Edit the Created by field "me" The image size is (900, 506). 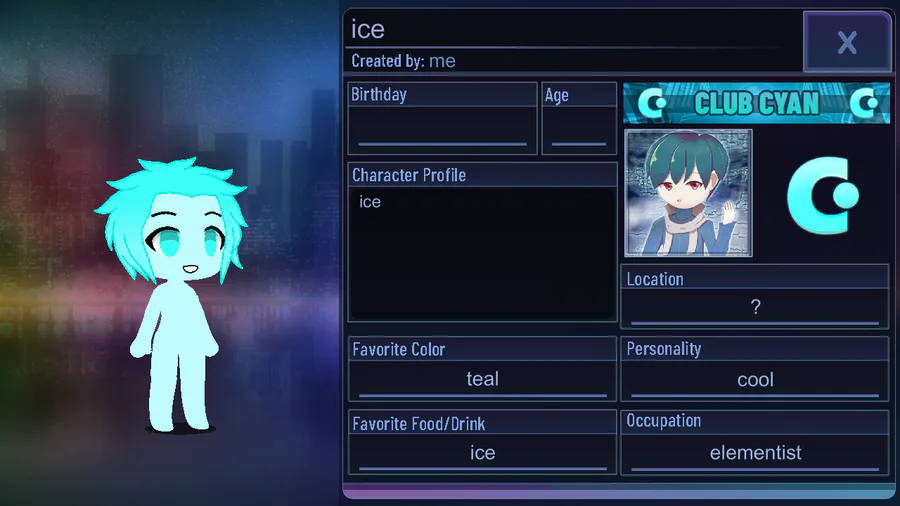click(442, 61)
